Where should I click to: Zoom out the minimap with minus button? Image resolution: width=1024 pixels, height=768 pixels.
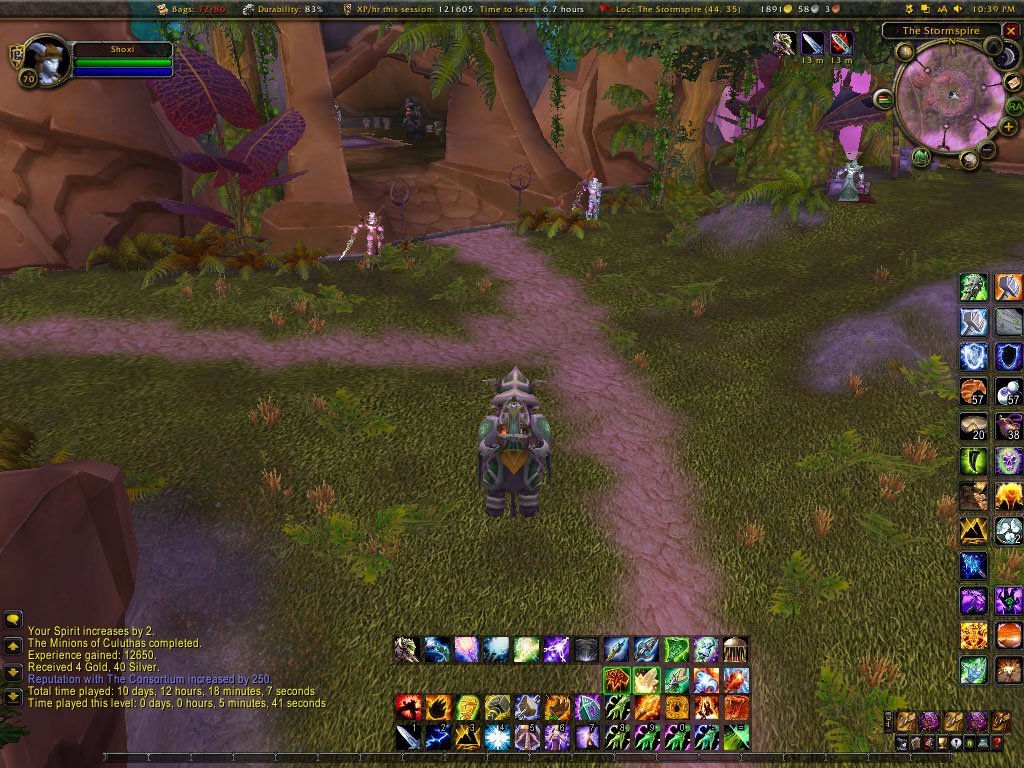click(987, 151)
